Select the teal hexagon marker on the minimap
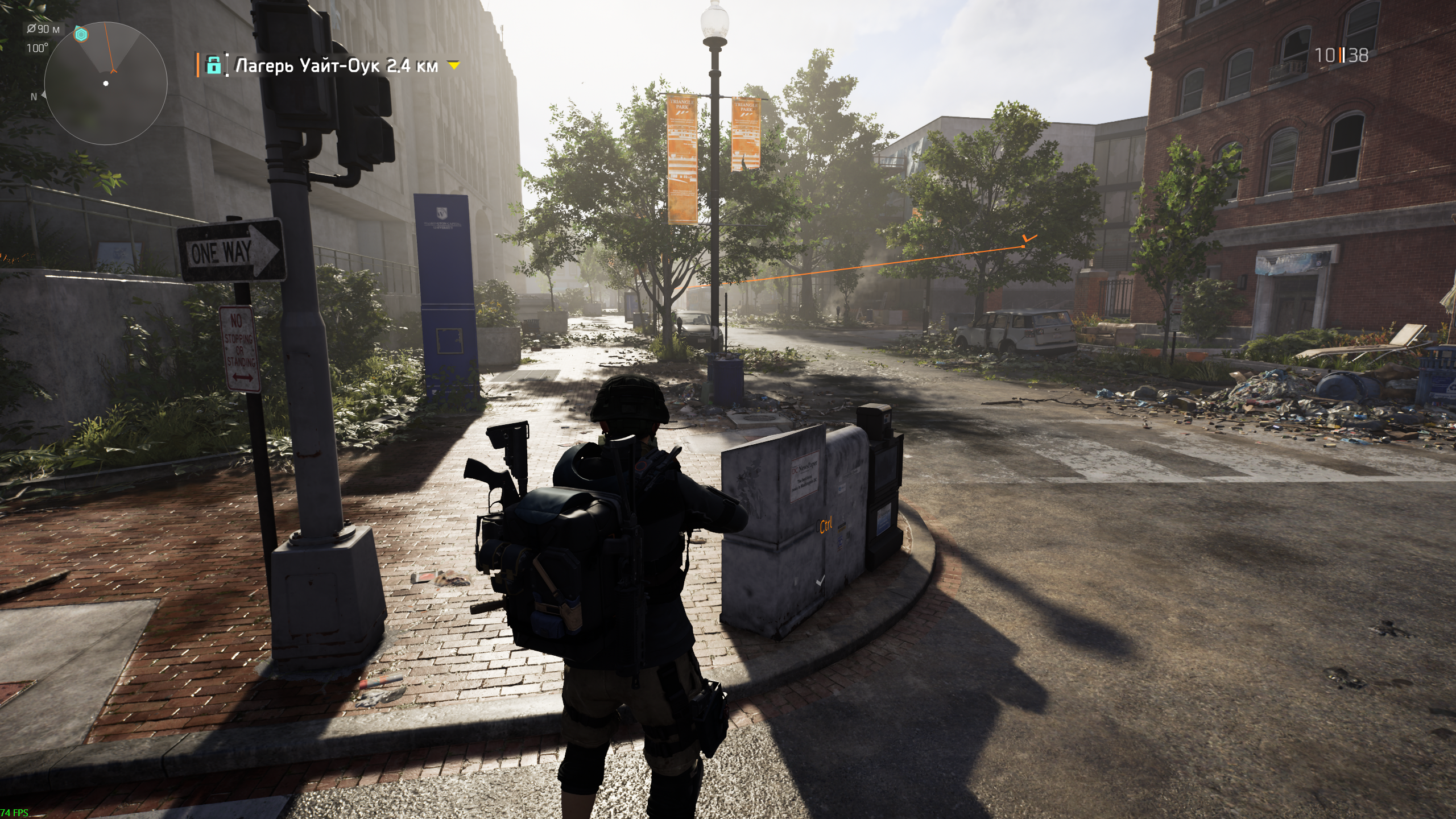This screenshot has height=819, width=1456. 82,35
